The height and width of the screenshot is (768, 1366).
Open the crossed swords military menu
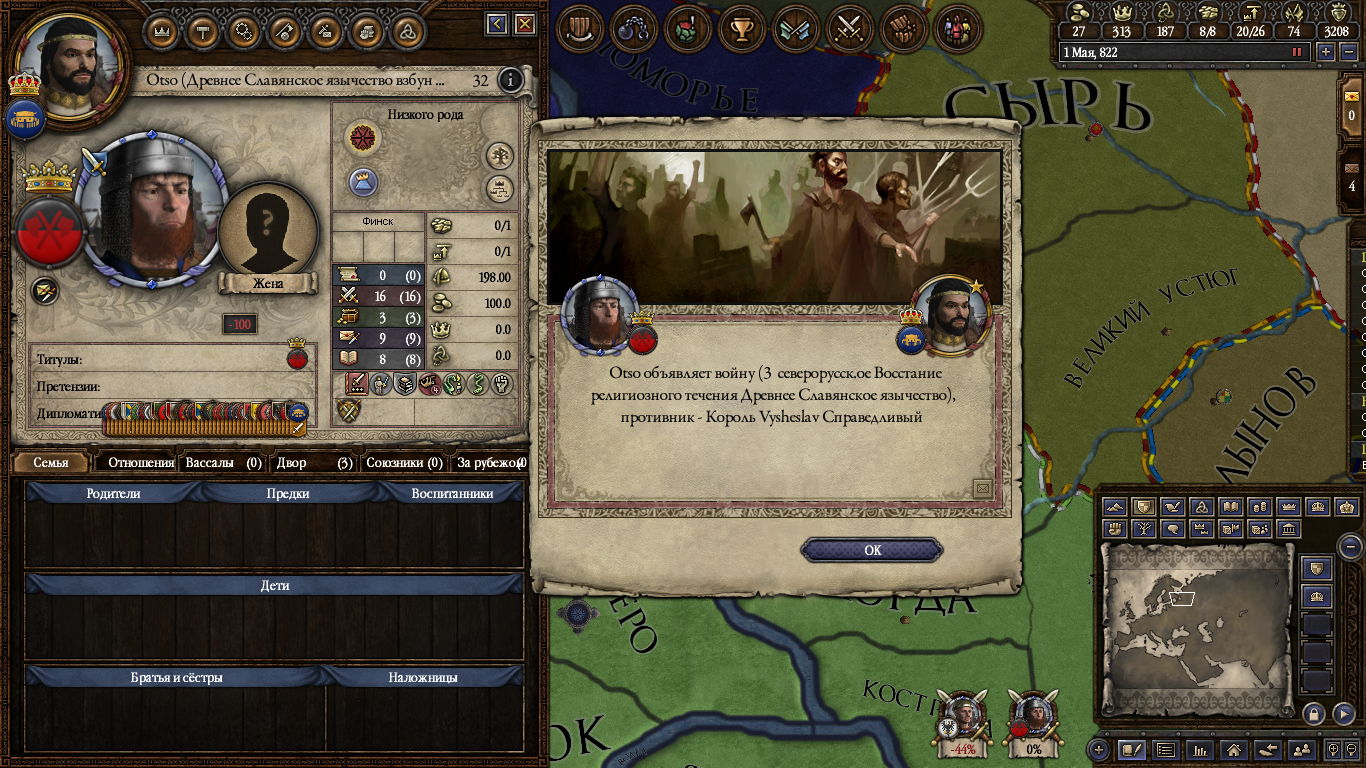[x=849, y=30]
